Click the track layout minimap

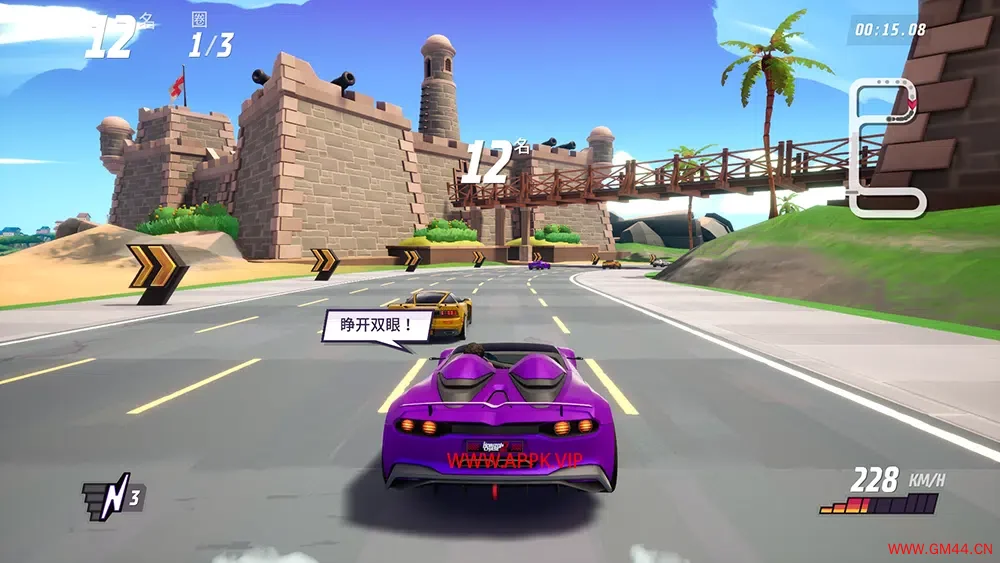[886, 148]
